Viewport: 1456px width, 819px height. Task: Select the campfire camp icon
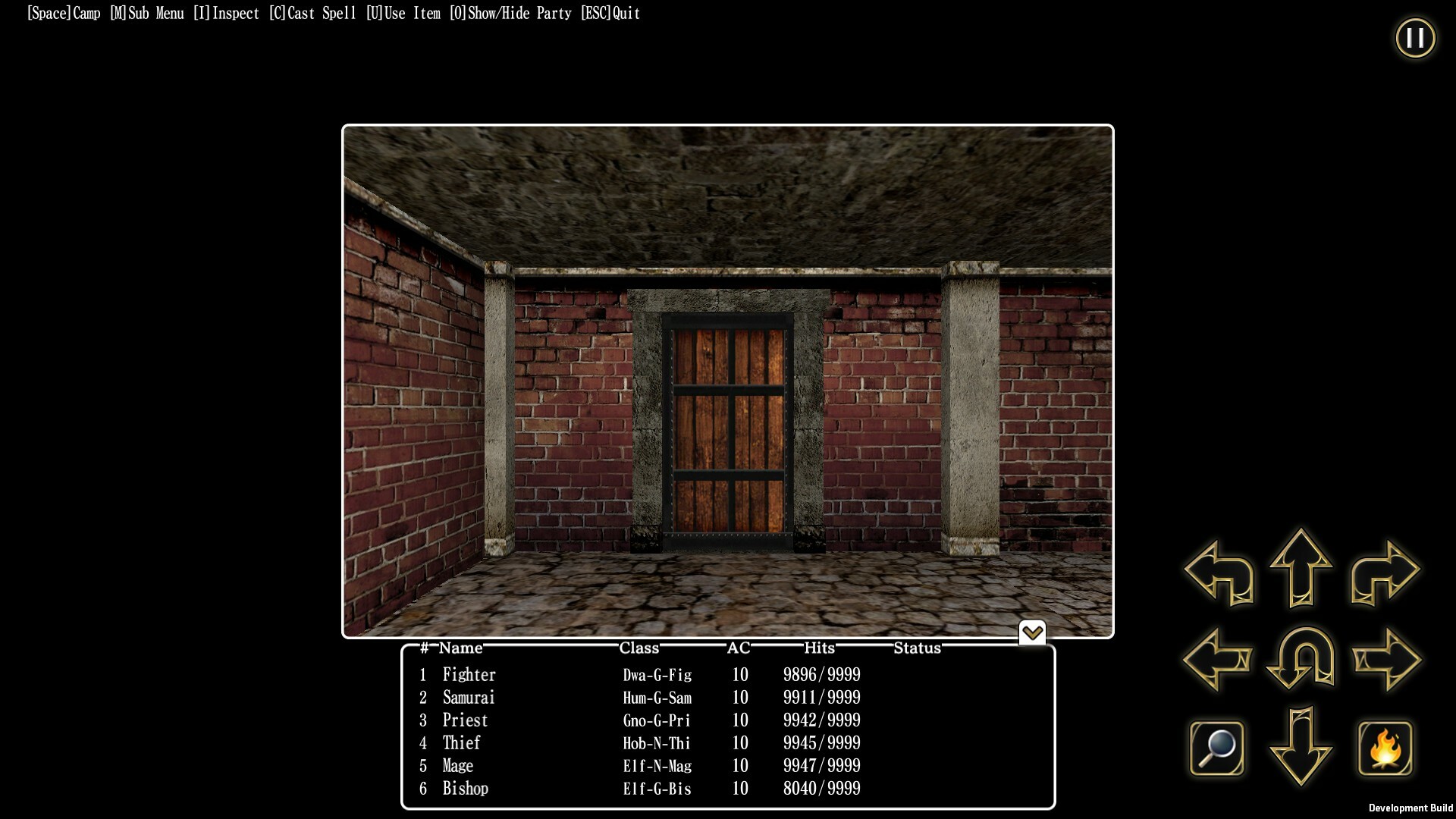click(1385, 747)
